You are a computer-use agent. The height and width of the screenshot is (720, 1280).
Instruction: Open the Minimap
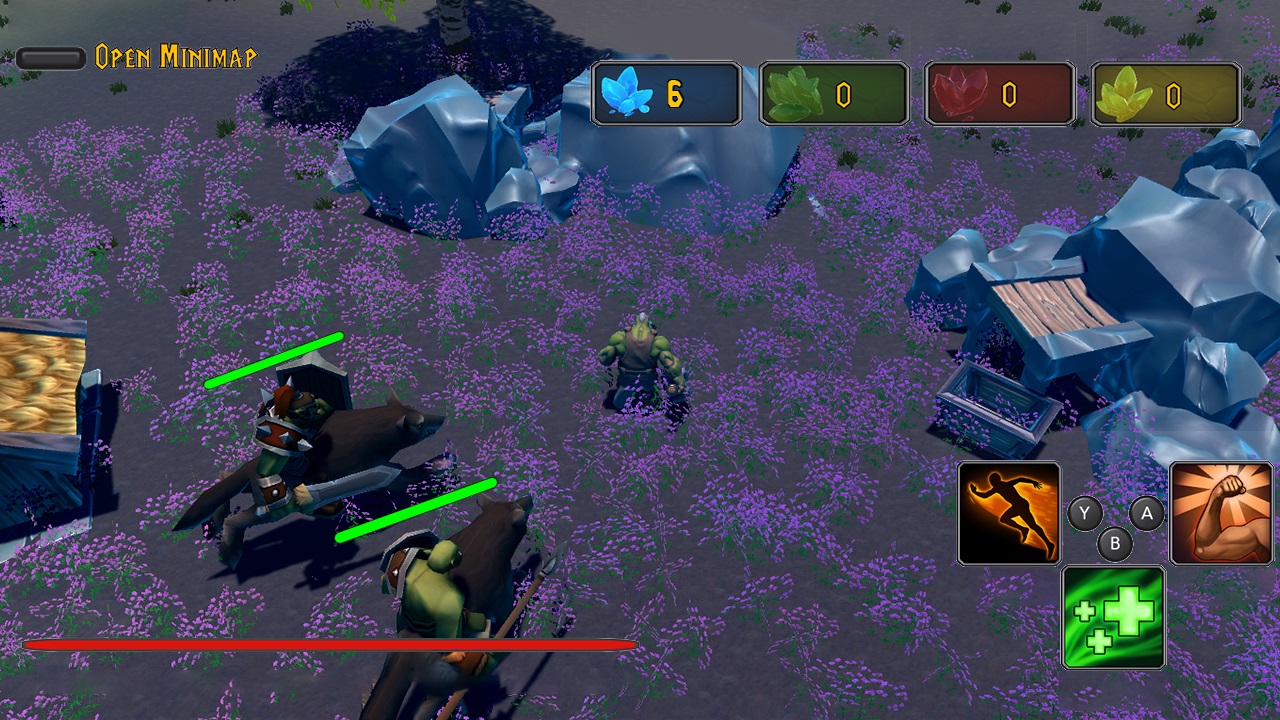pyautogui.click(x=172, y=57)
